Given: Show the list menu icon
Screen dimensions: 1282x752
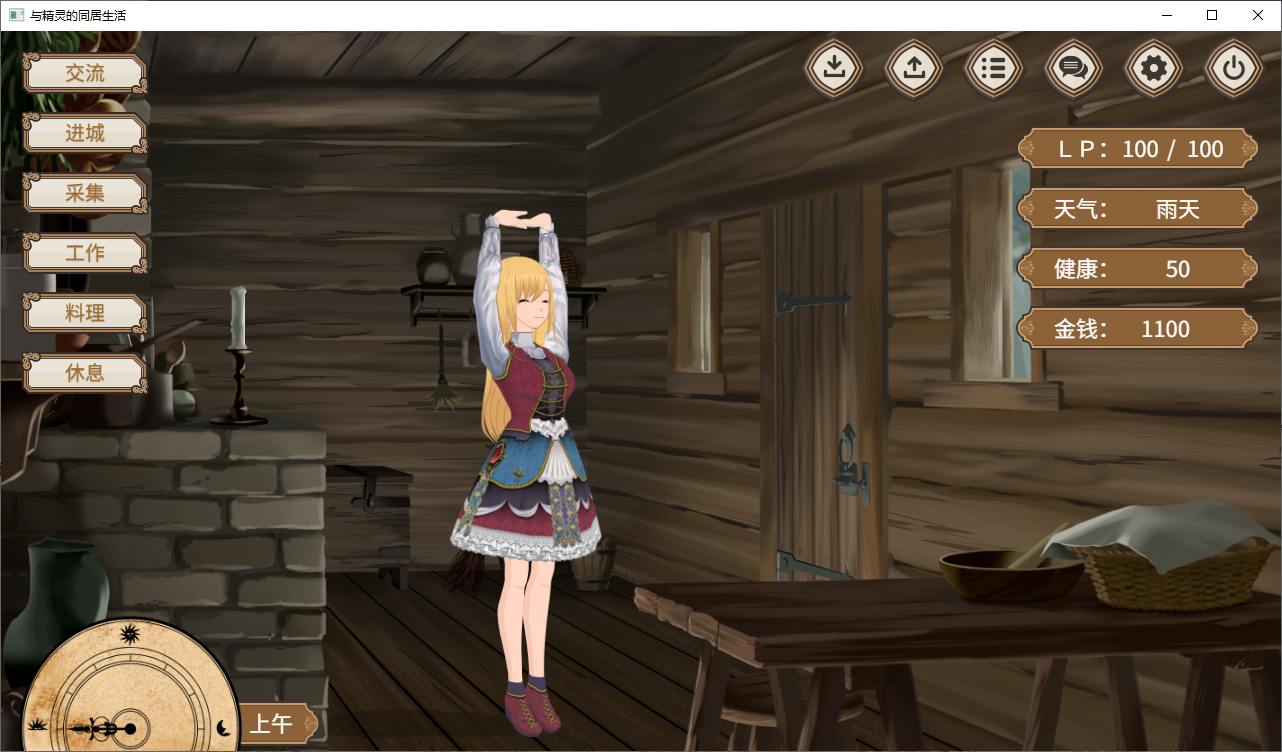Looking at the screenshot, I should click(x=994, y=68).
